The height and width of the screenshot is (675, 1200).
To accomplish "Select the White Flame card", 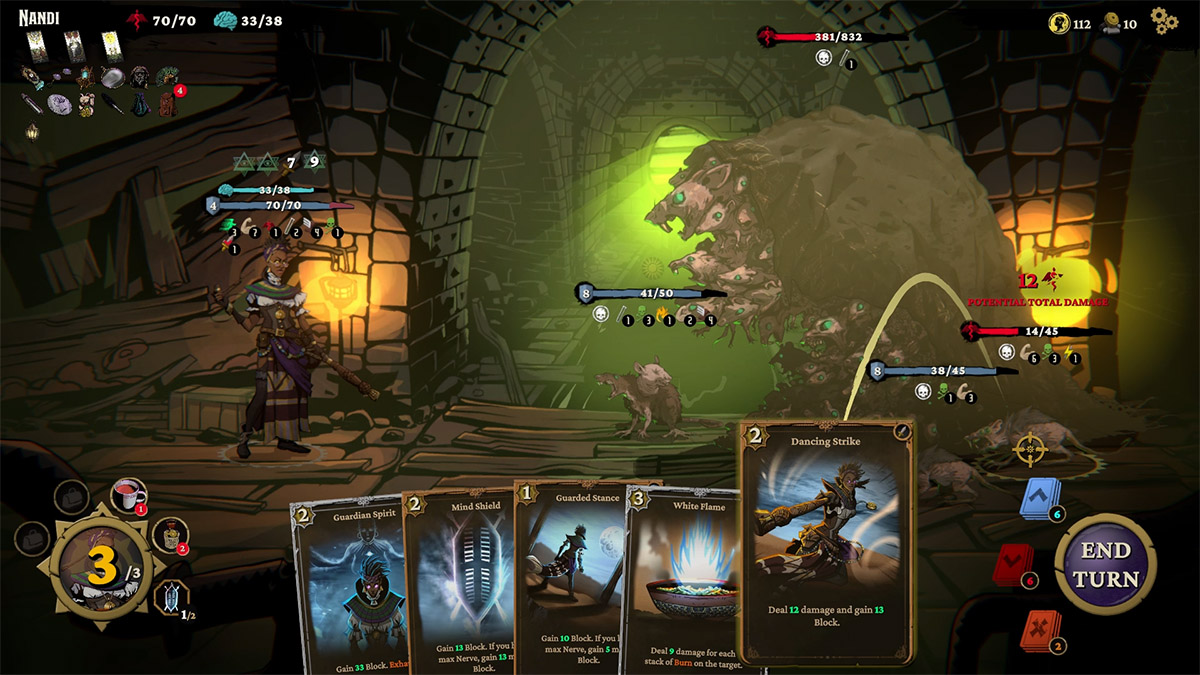I will pos(682,580).
